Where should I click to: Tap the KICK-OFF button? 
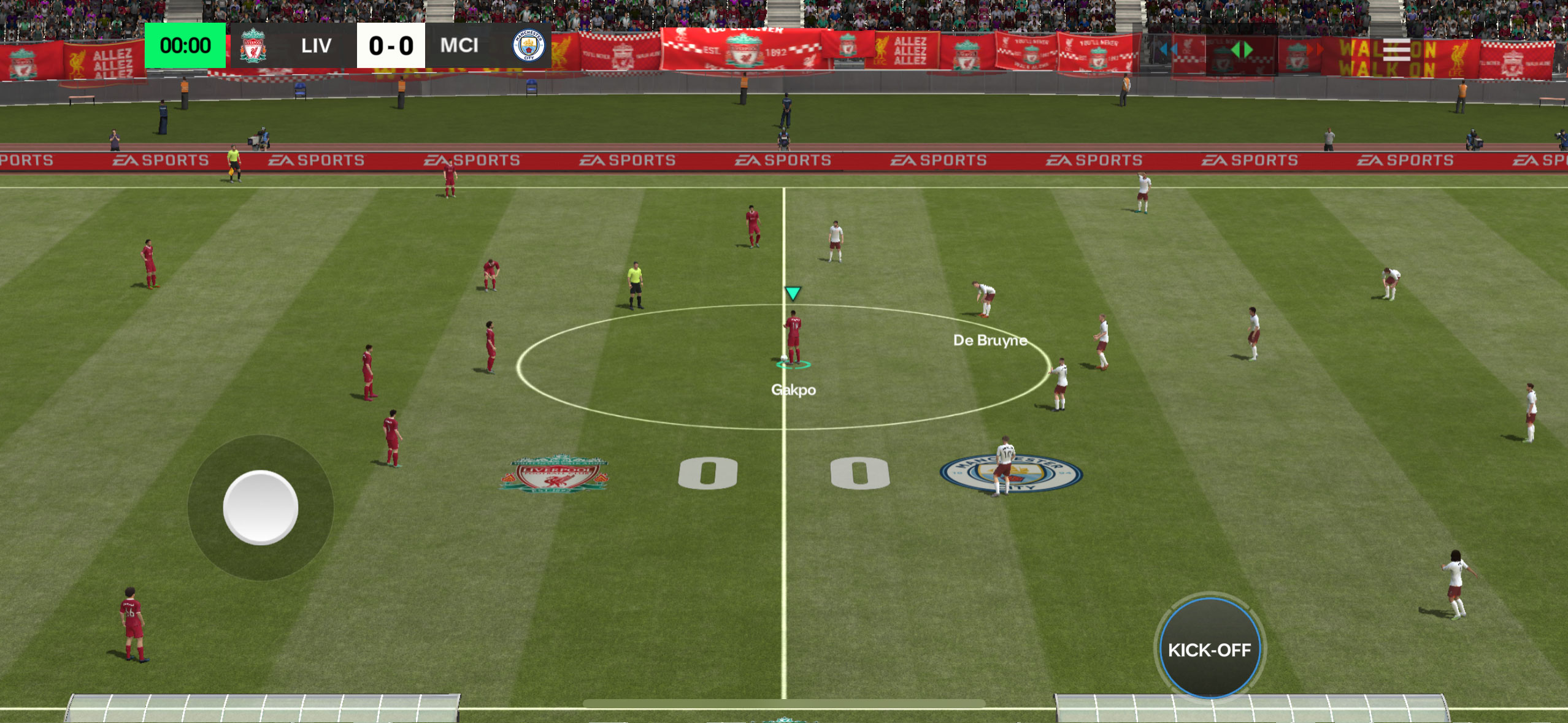pos(1209,649)
